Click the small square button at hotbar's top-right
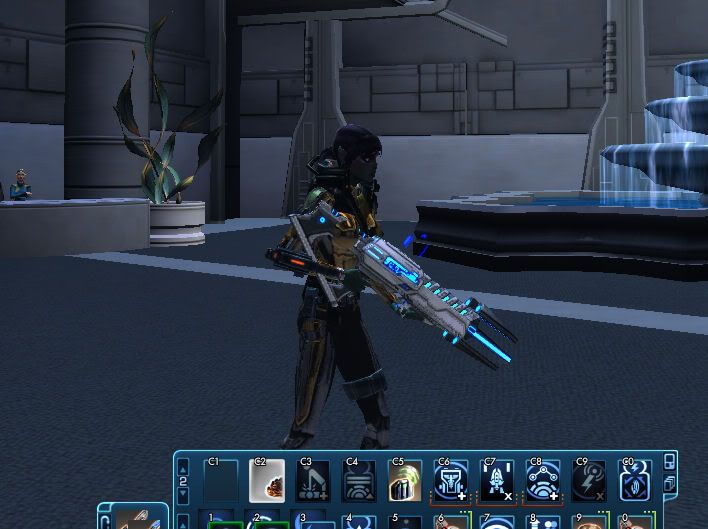Image resolution: width=708 pixels, height=529 pixels. pos(669,461)
